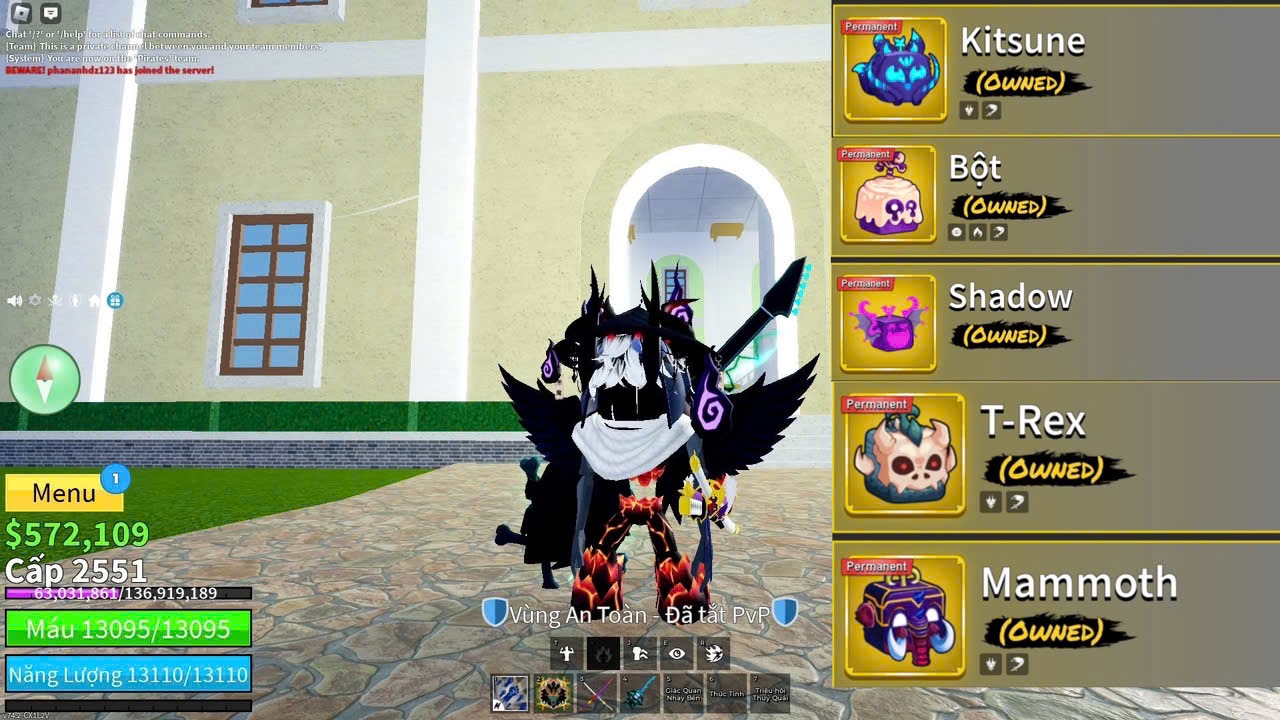Image resolution: width=1280 pixels, height=720 pixels.
Task: Activate the eye observation ability
Action: click(677, 653)
